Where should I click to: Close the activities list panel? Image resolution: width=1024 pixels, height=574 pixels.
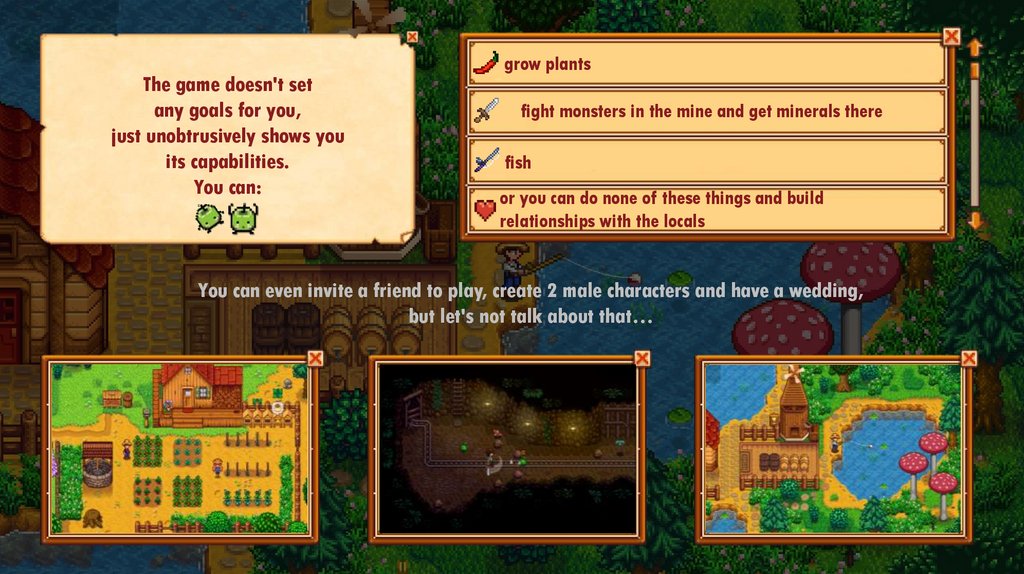(951, 37)
